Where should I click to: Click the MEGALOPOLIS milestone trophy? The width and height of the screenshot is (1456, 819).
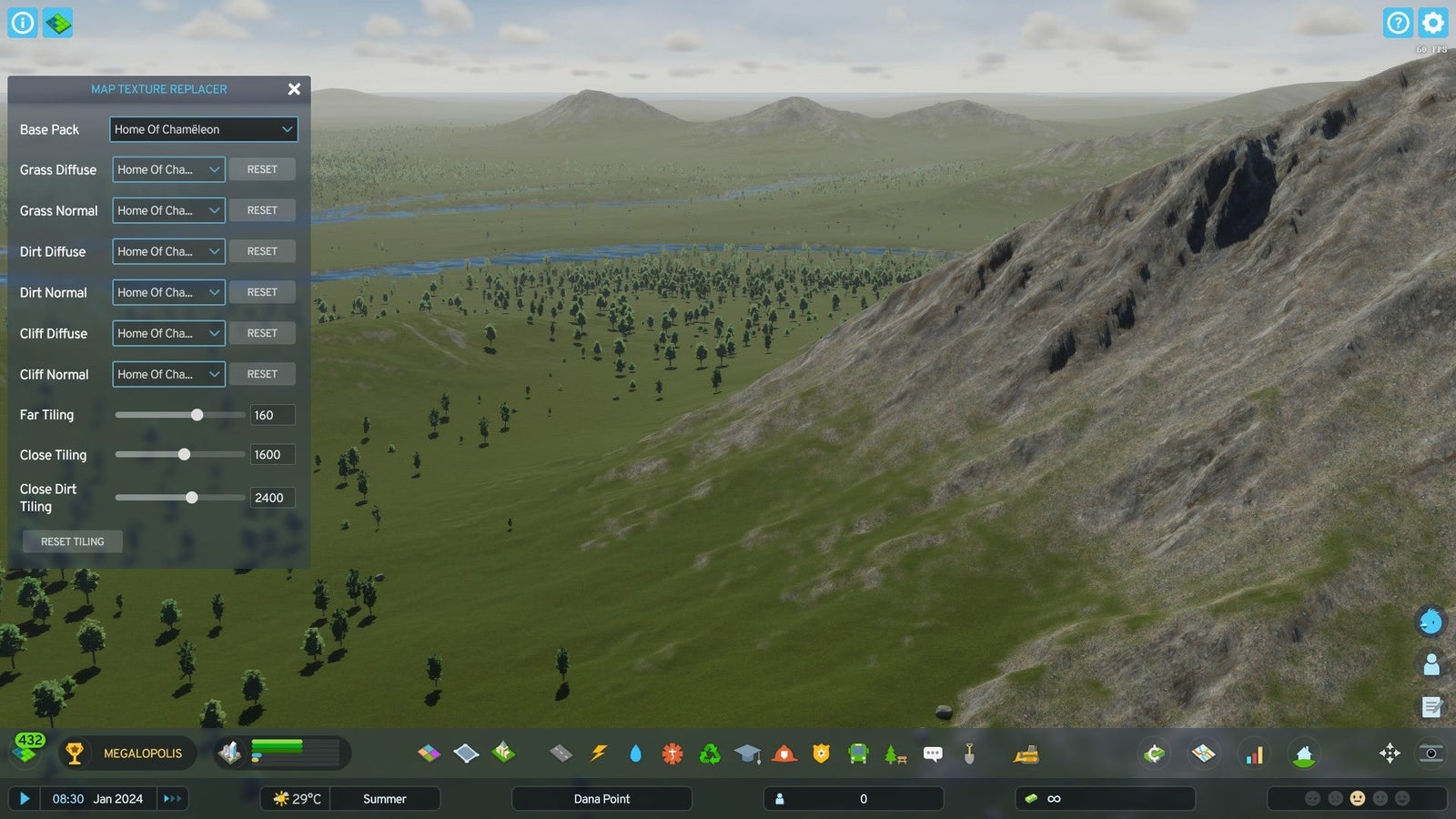click(75, 753)
